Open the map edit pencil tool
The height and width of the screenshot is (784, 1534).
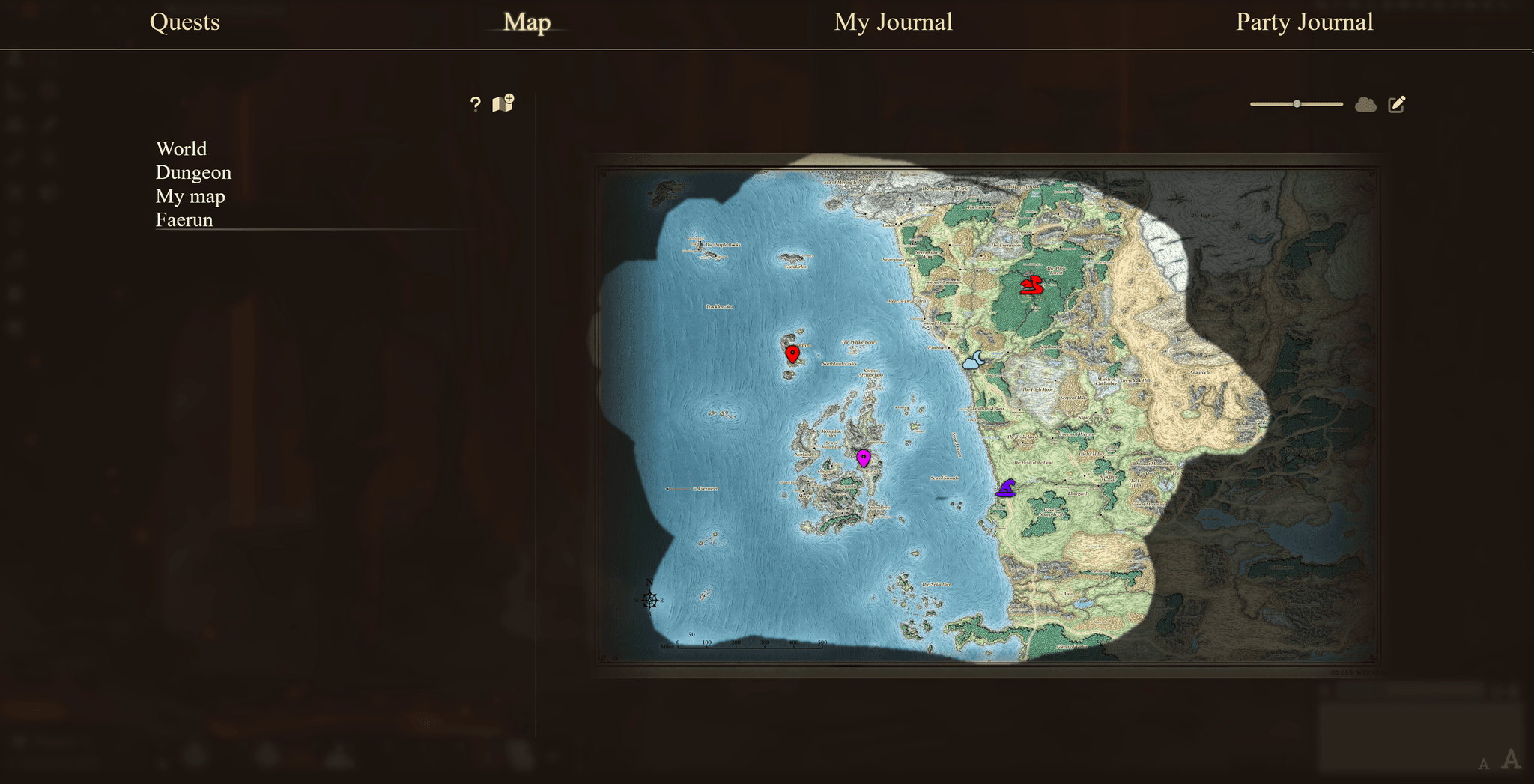click(x=1396, y=104)
